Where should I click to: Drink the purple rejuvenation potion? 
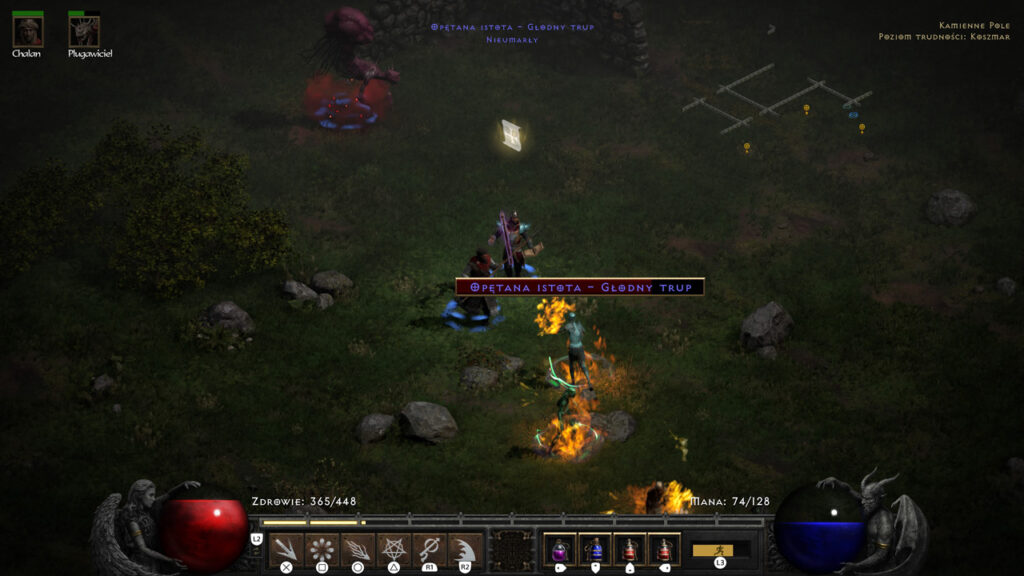[560, 549]
